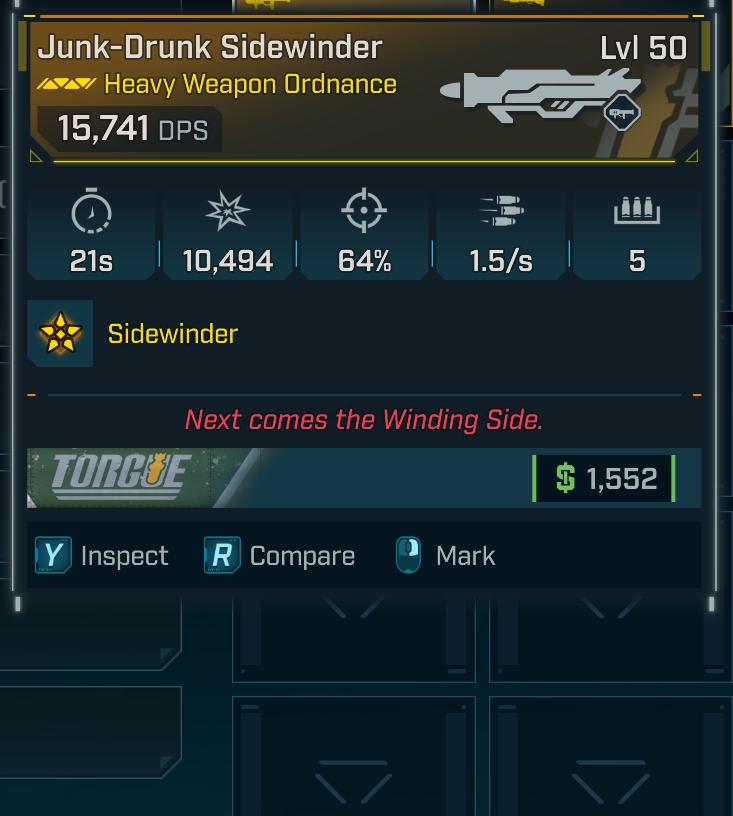Select the Compare option
Viewport: 733px width, 816px height.
[x=280, y=556]
